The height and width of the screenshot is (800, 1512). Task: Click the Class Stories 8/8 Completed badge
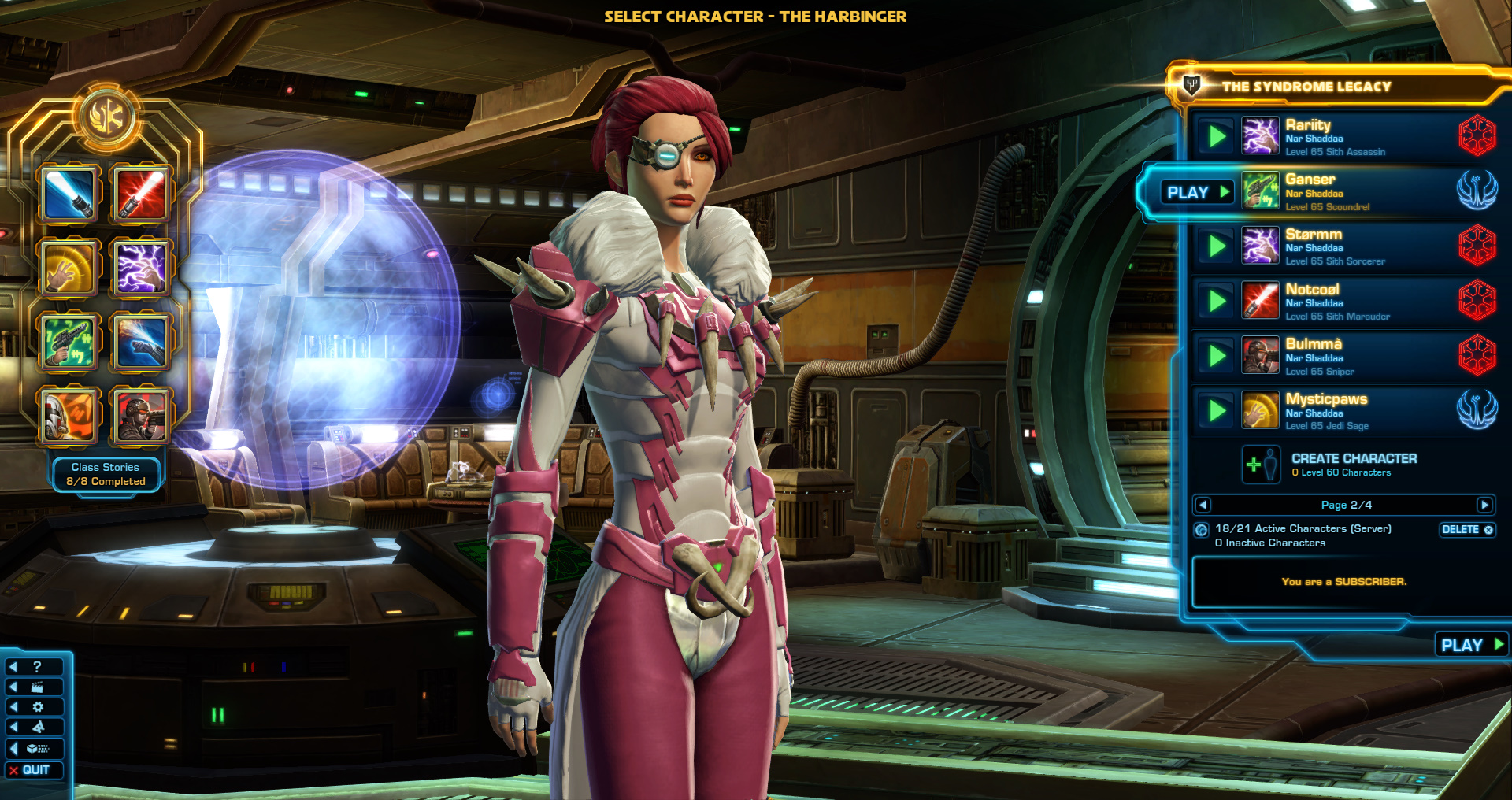[106, 474]
